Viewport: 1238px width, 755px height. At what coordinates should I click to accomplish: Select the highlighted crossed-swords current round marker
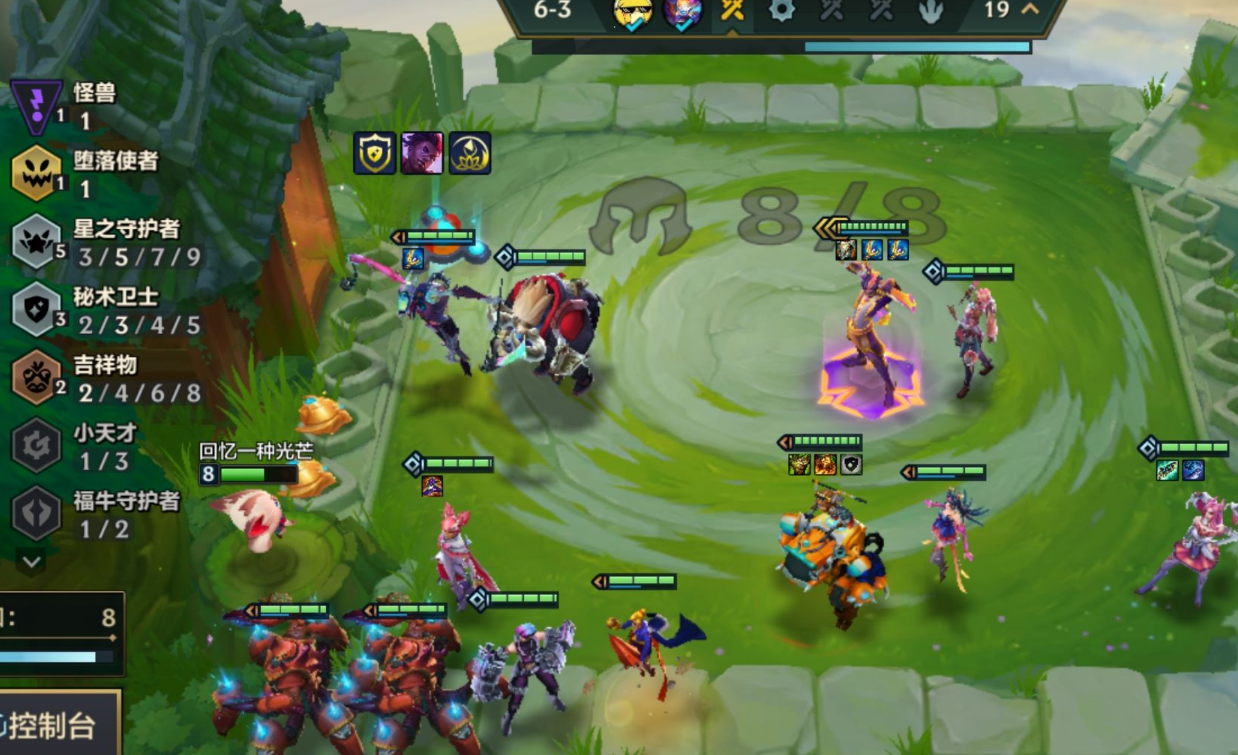pyautogui.click(x=732, y=11)
